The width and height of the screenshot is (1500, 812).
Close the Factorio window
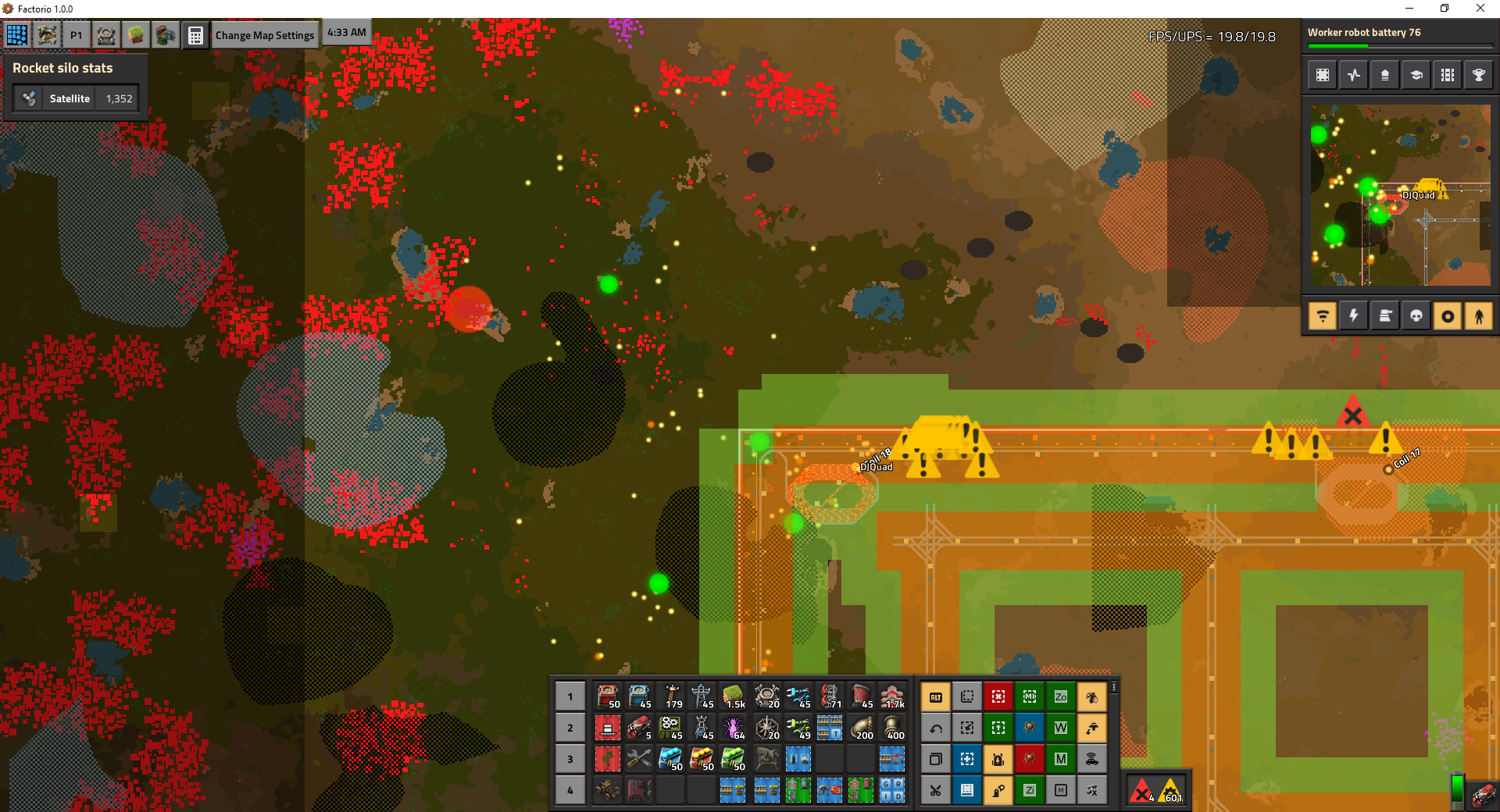click(1480, 9)
